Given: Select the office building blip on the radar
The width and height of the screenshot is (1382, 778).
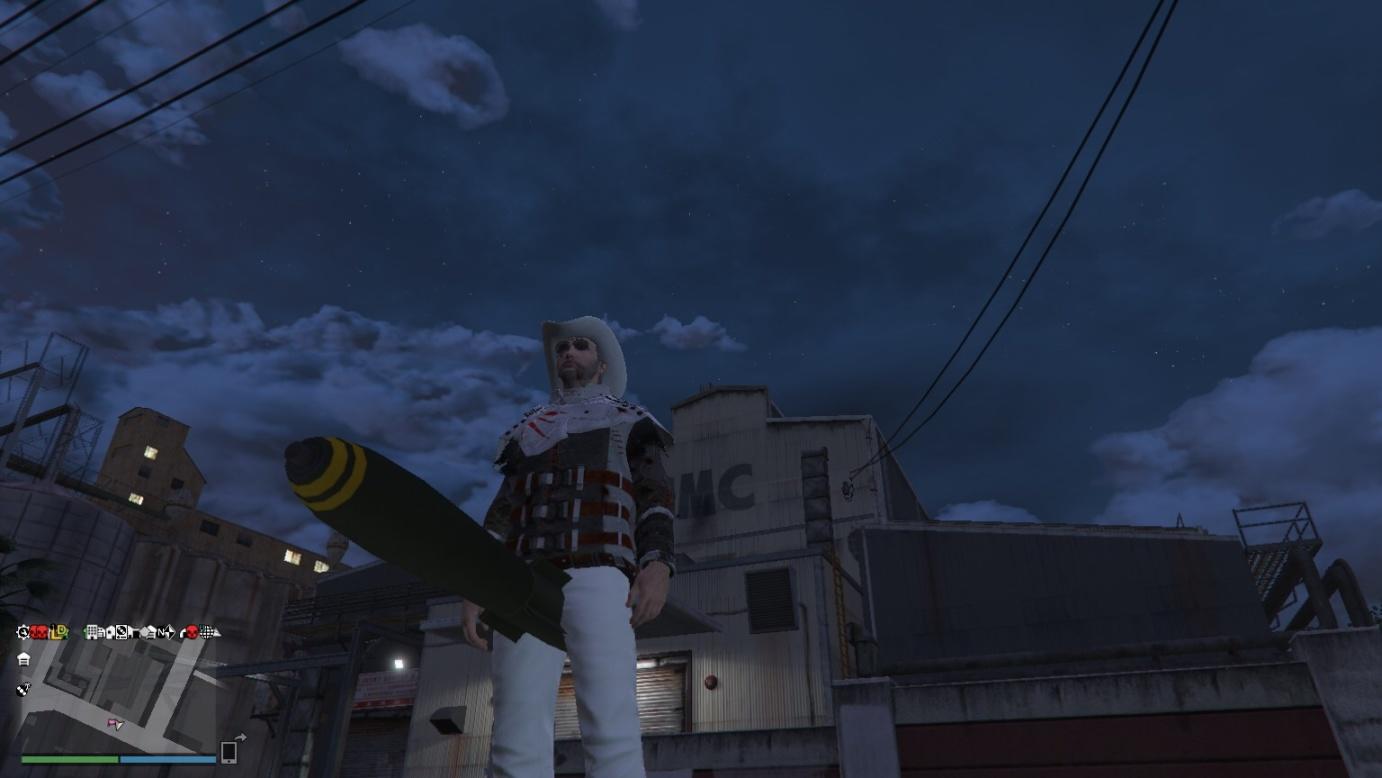Looking at the screenshot, I should coord(92,632).
